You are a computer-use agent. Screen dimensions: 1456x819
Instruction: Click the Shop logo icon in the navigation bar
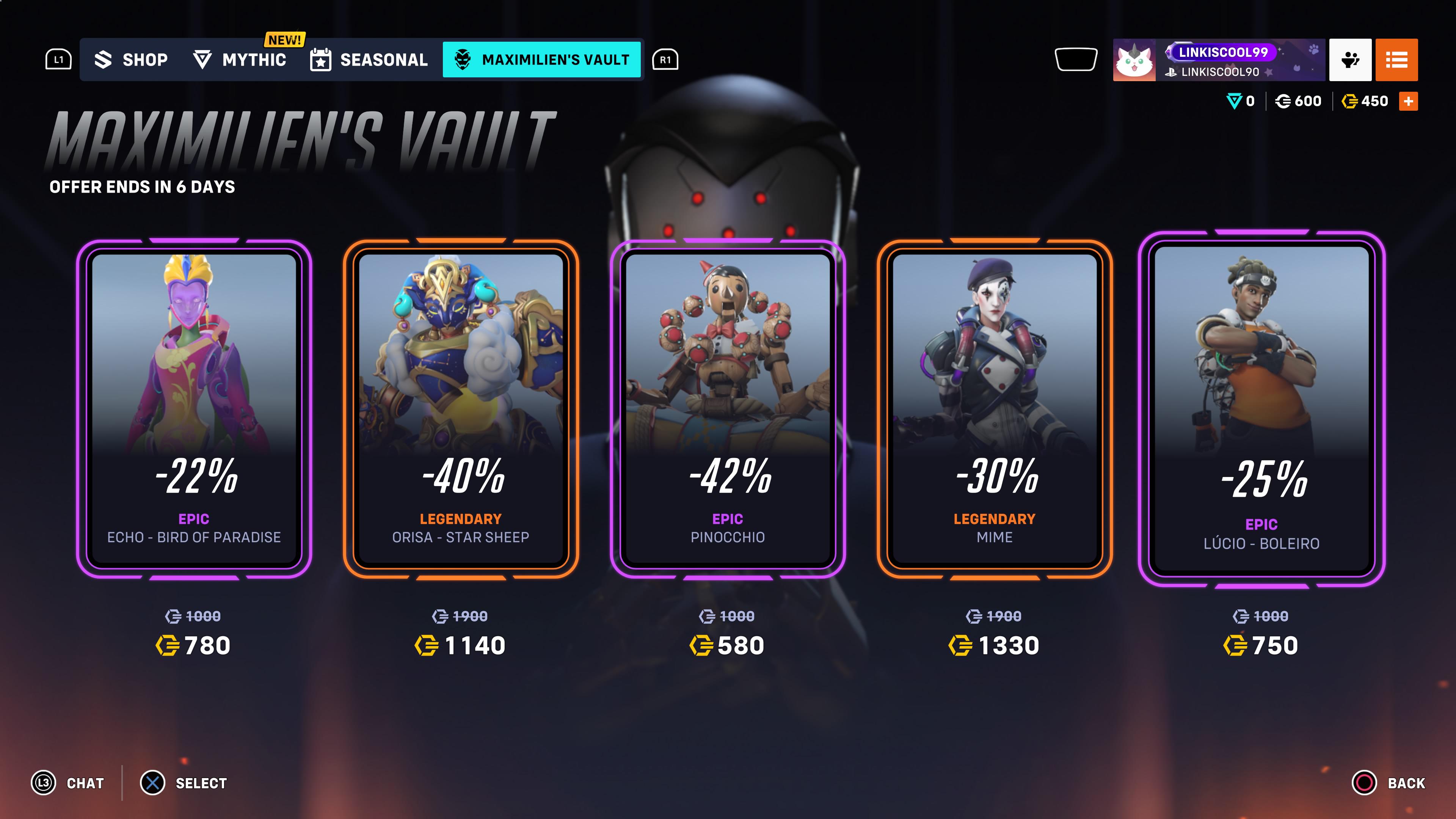point(105,60)
